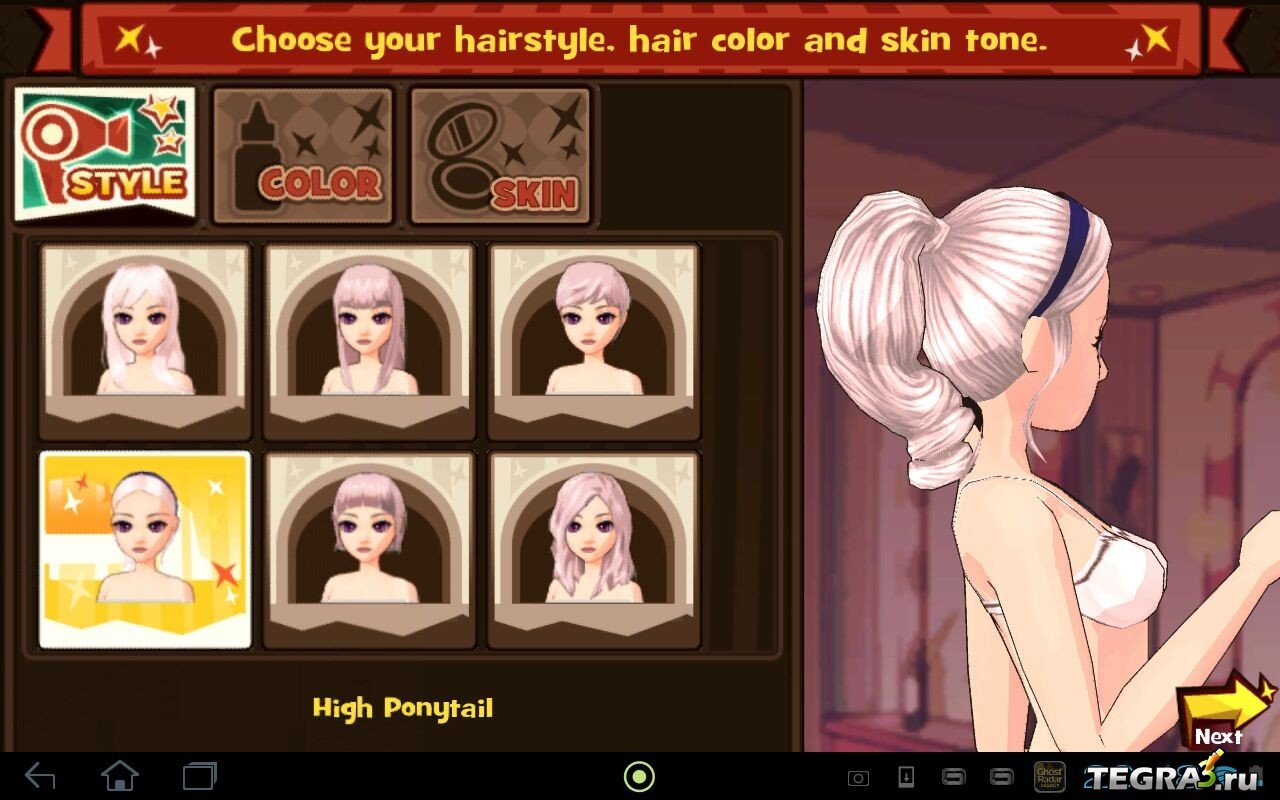Screen dimensions: 1280x800
Task: Pick the straight long hair with bangs
Action: click(x=369, y=340)
